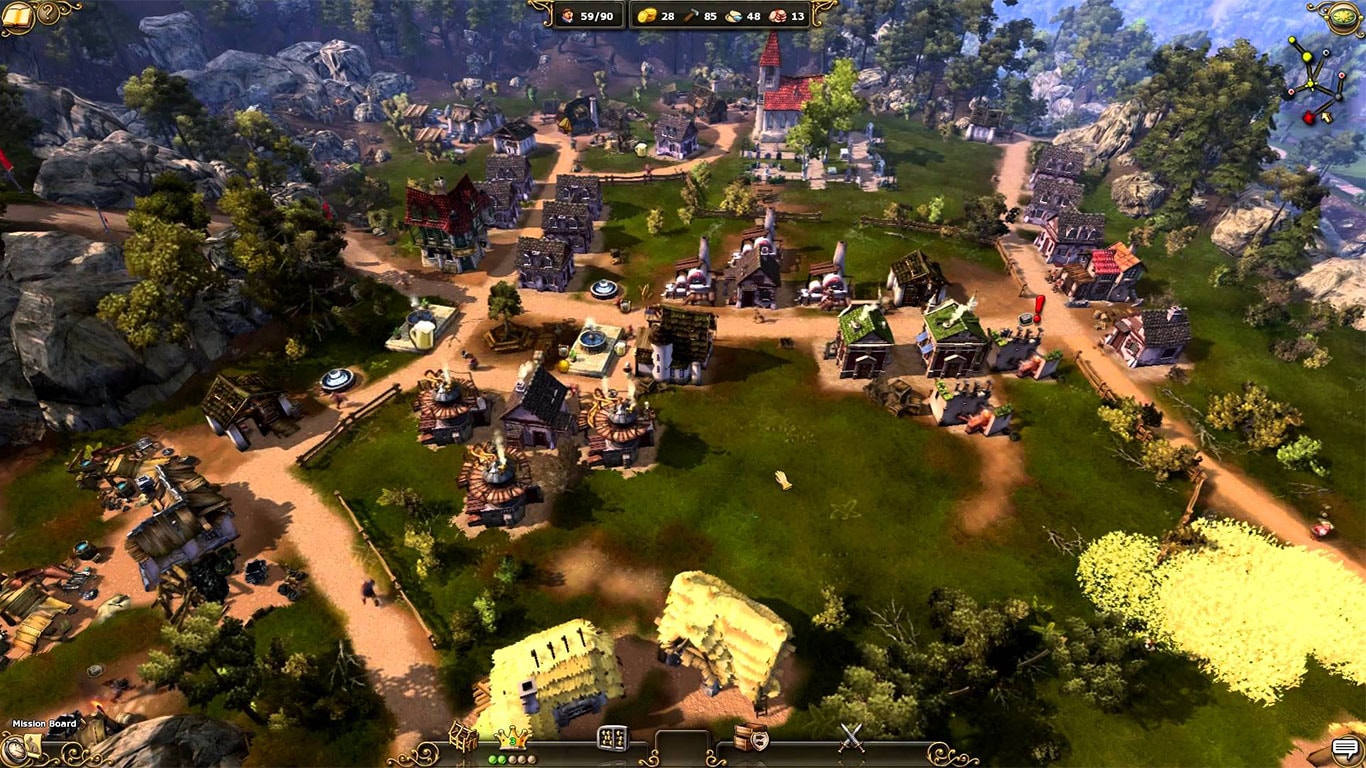Click the abacus production overview icon
1366x768 pixels.
click(612, 737)
